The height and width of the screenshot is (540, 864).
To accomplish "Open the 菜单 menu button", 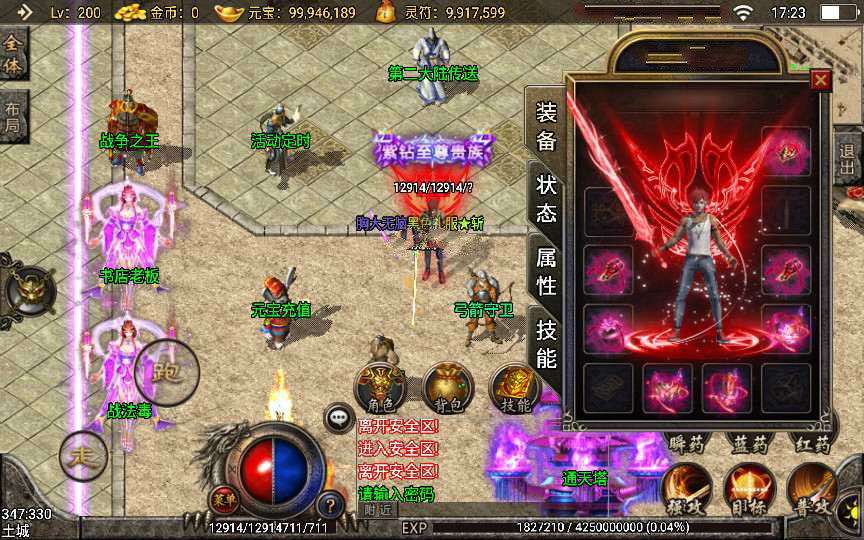I will pos(224,499).
